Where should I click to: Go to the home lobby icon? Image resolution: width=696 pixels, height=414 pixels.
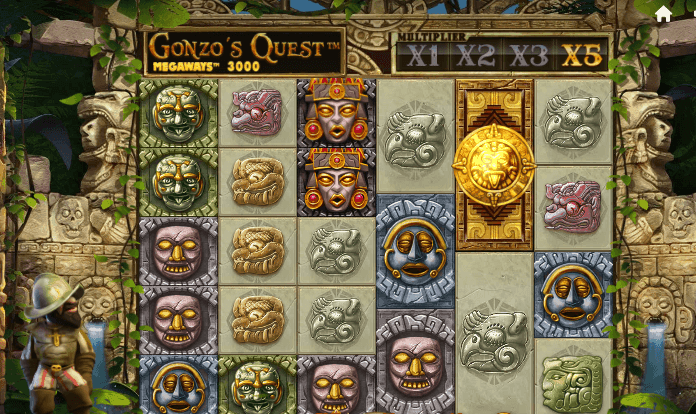click(663, 14)
